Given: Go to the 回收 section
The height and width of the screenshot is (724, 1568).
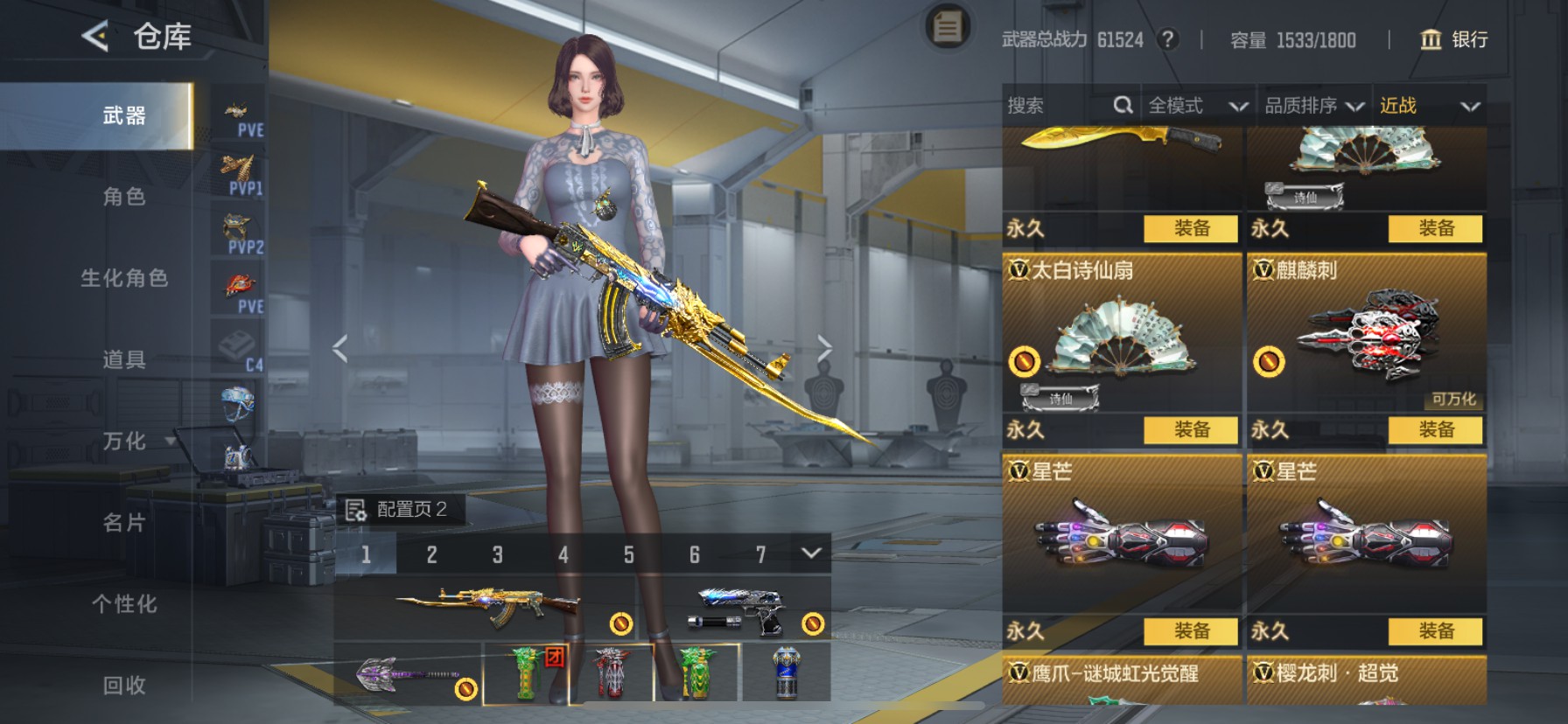Looking at the screenshot, I should pos(124,686).
